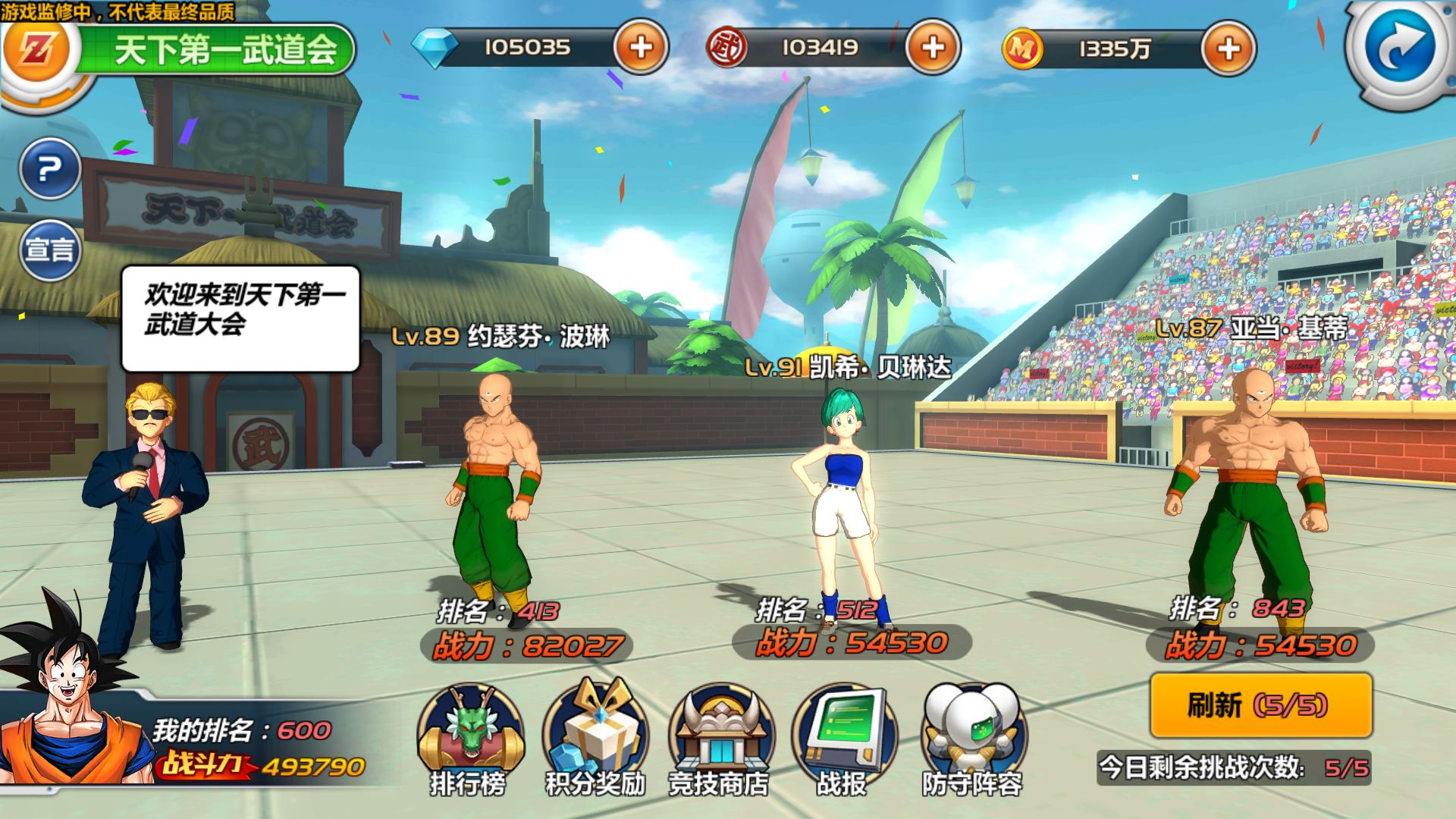Add more blue diamonds with the plus button
The image size is (1456, 819).
641,47
